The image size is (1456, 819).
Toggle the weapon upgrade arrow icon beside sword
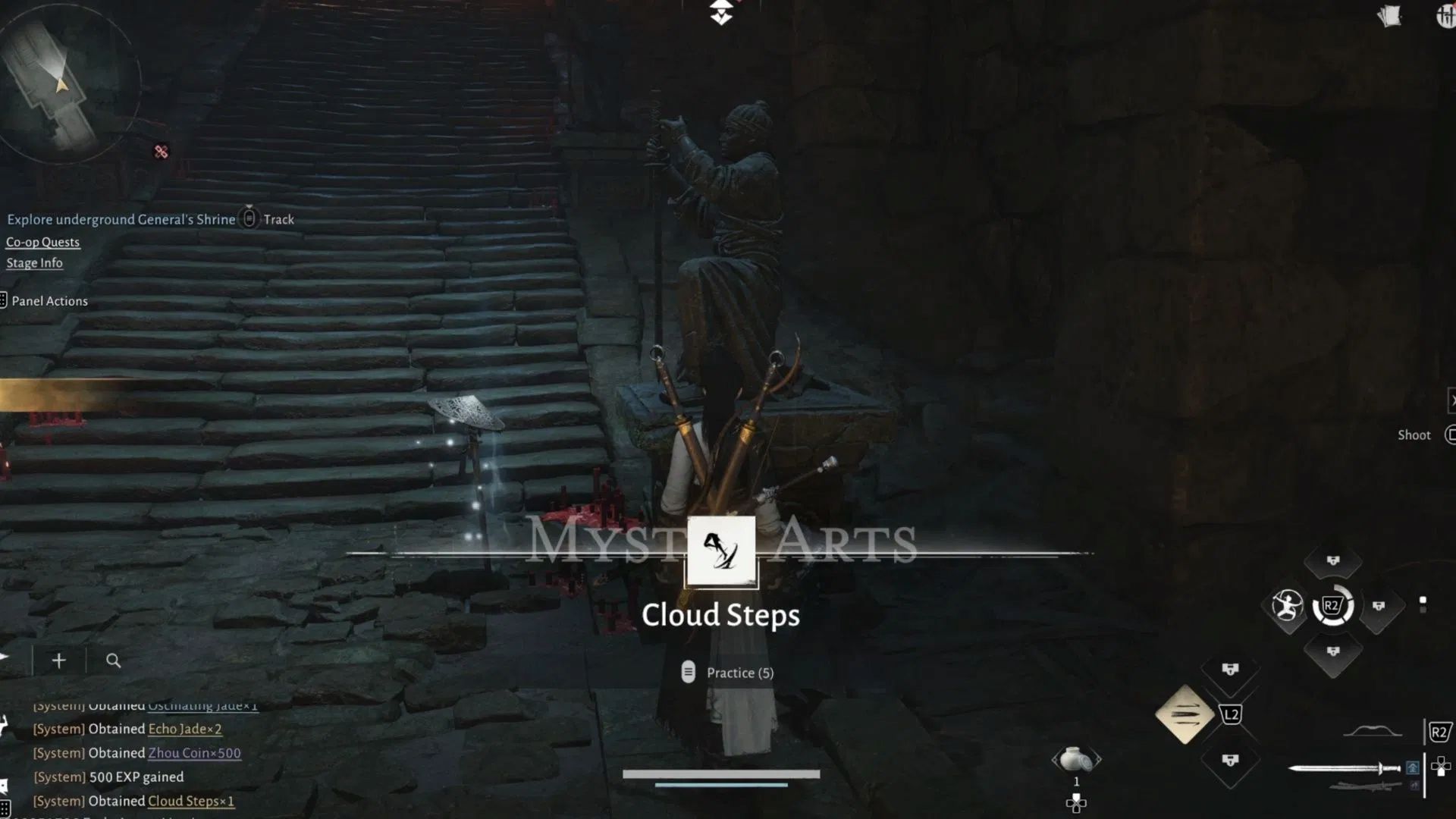(1411, 768)
